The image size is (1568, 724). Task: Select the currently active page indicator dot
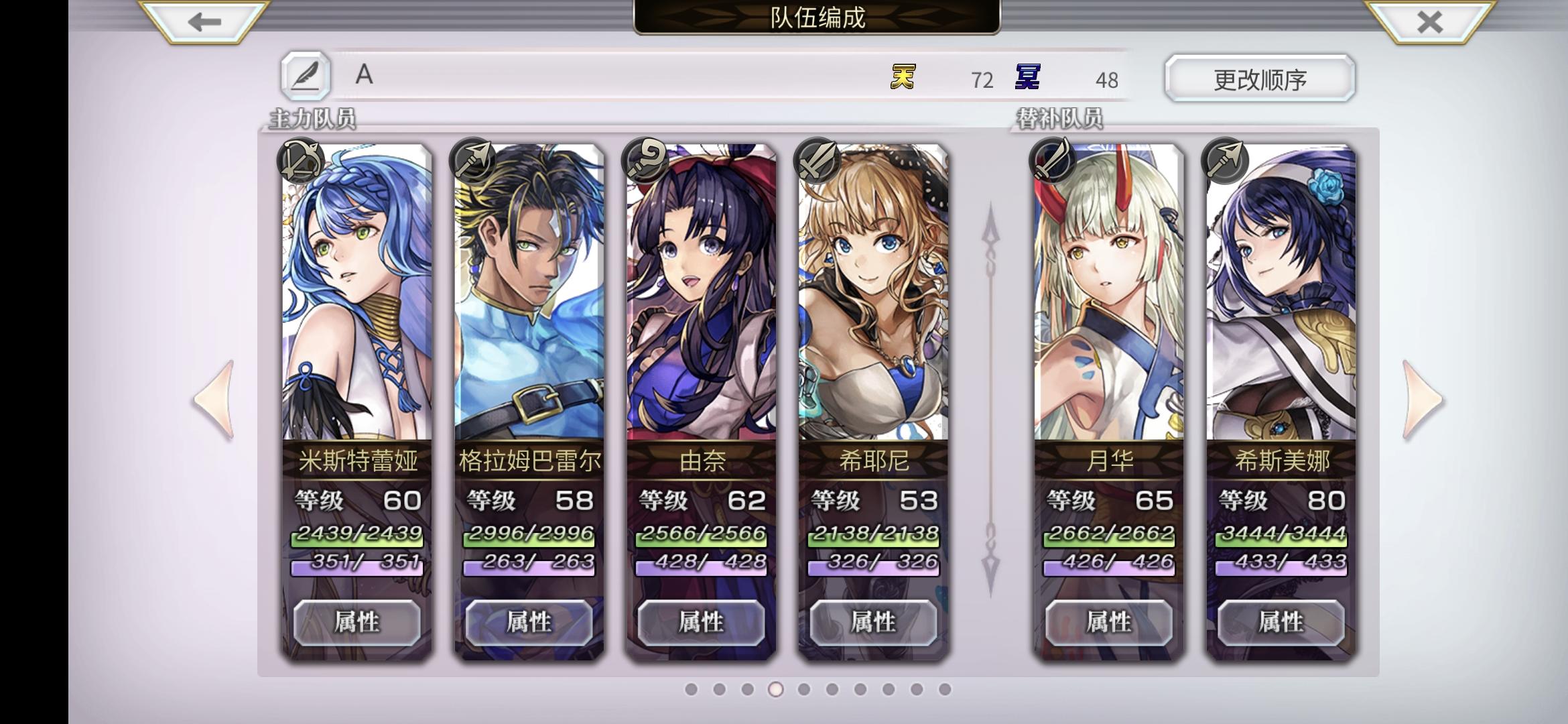[x=776, y=688]
